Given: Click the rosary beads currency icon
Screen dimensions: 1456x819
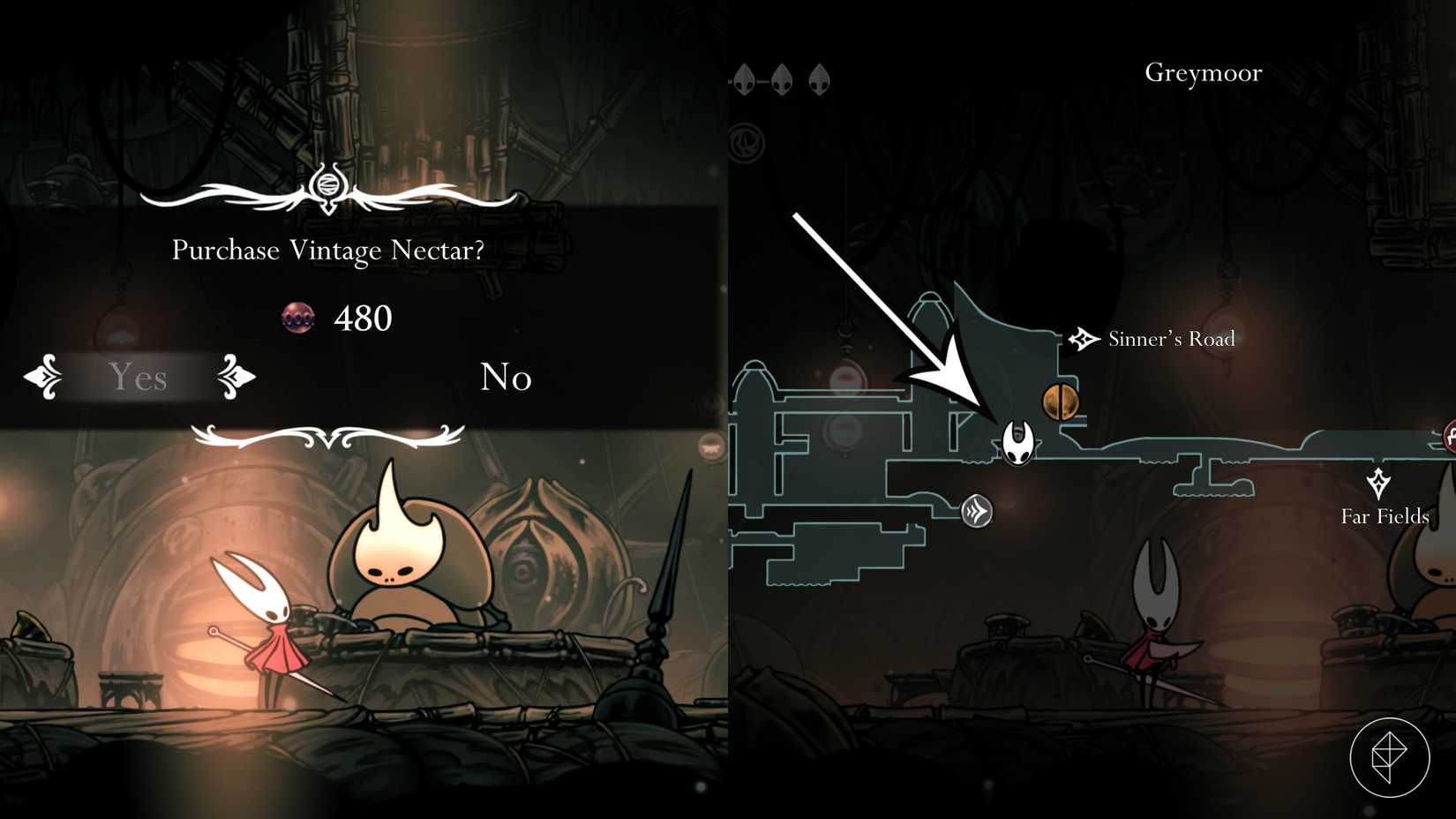Looking at the screenshot, I should point(299,319).
